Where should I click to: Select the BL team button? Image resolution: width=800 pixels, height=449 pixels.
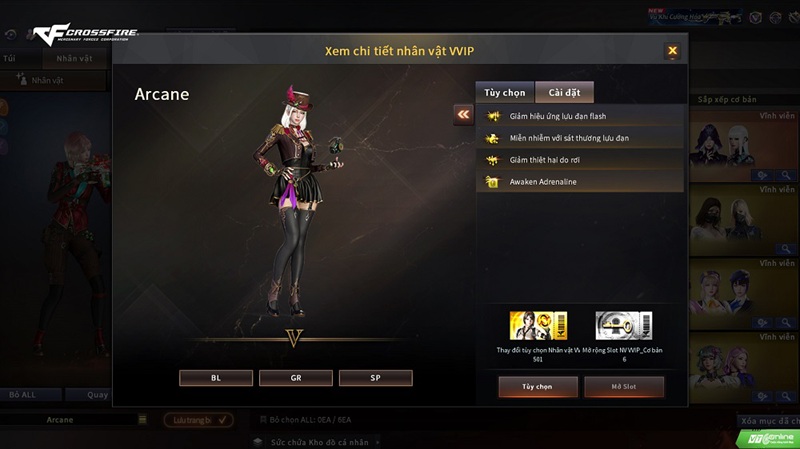(216, 378)
